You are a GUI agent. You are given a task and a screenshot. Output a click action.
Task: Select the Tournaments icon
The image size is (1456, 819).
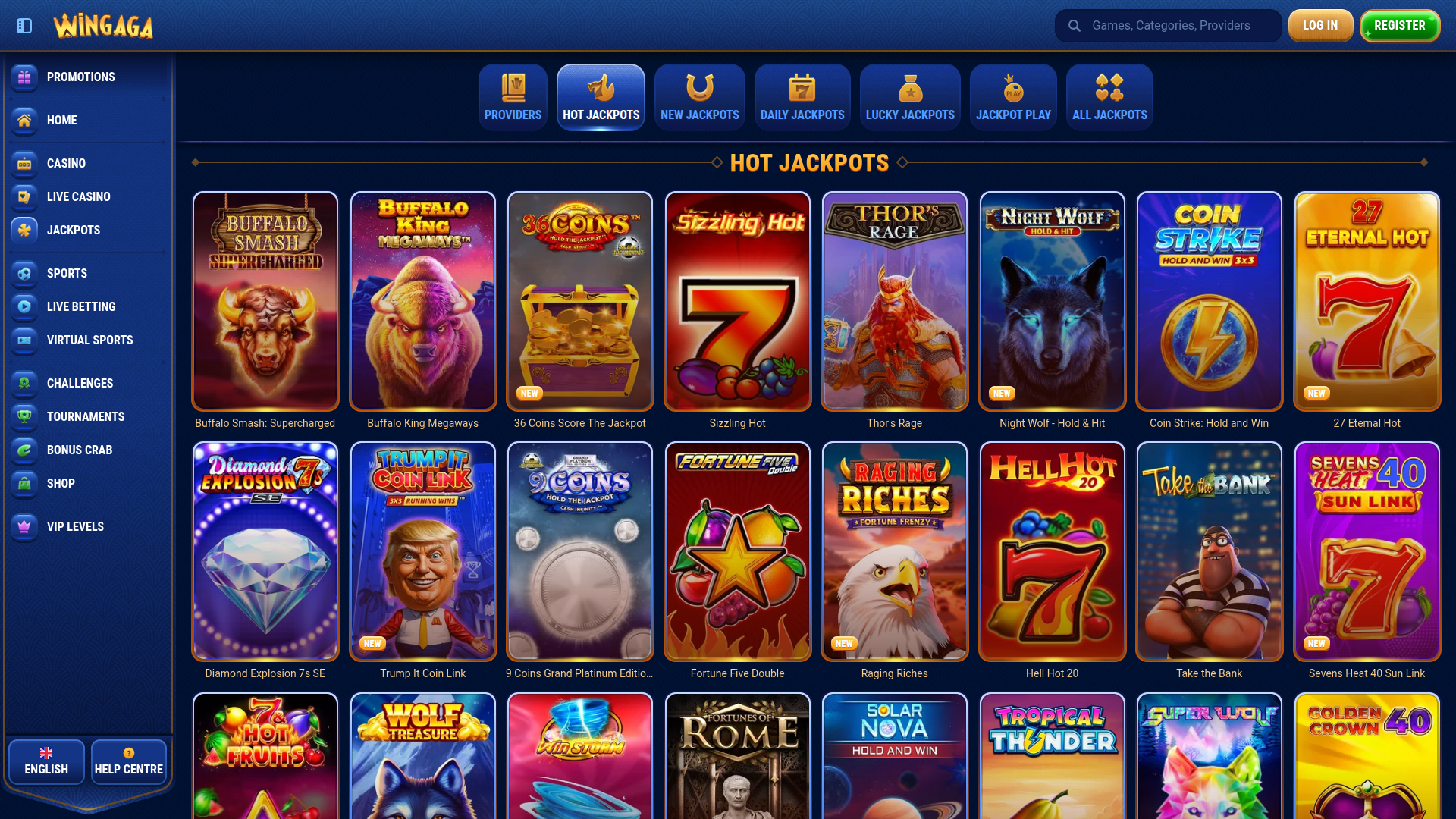click(x=24, y=416)
